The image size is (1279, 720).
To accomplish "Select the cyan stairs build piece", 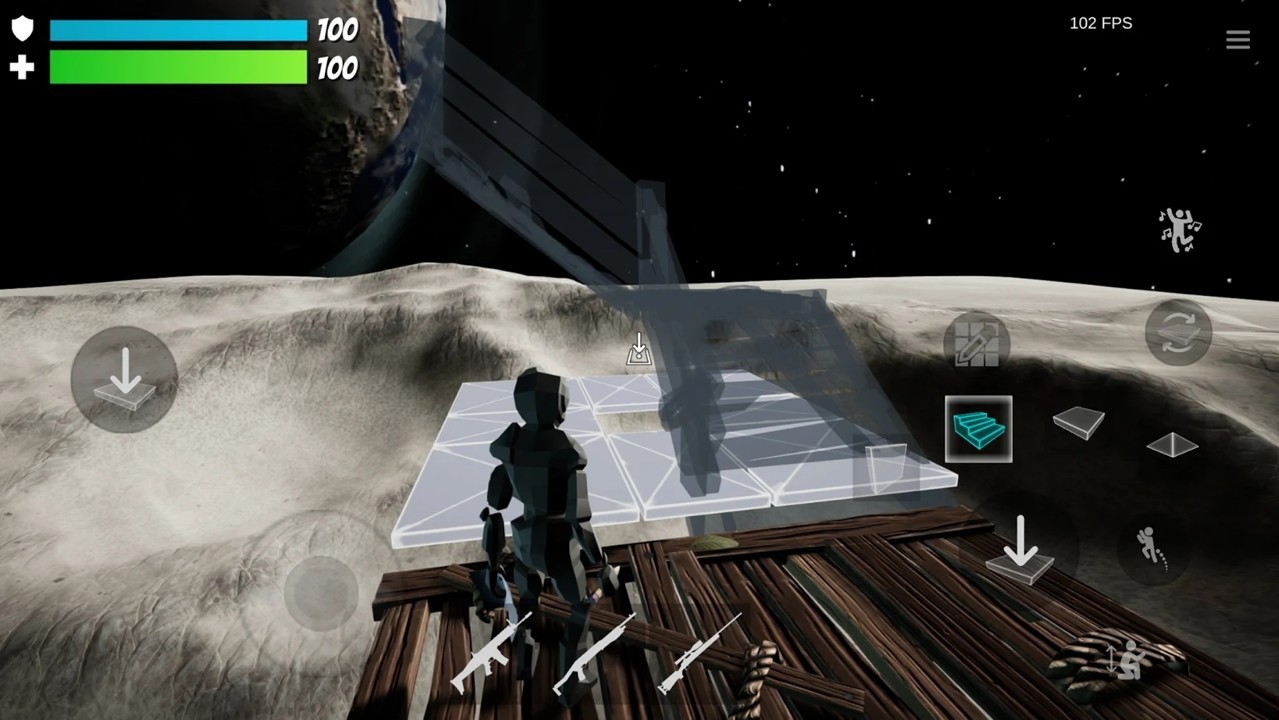I will [x=978, y=429].
